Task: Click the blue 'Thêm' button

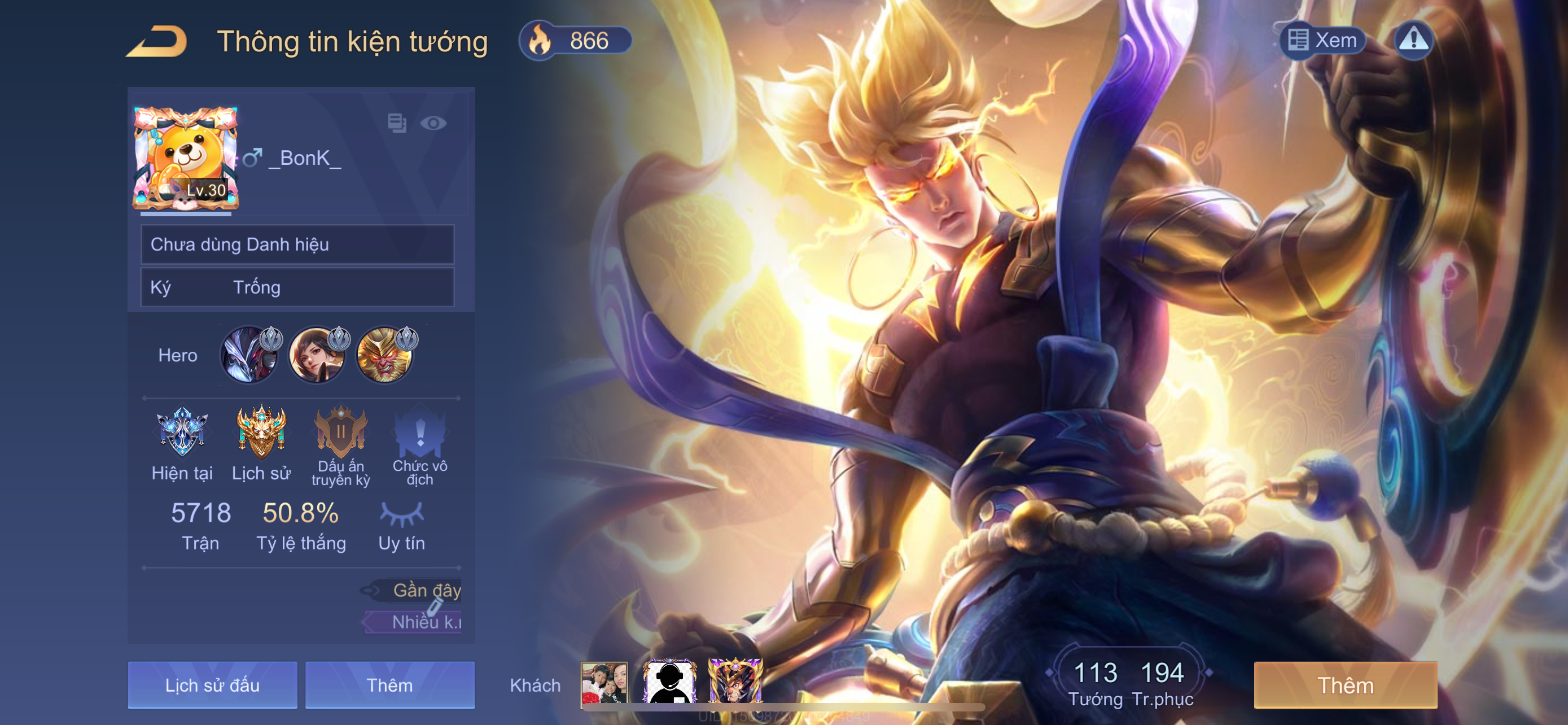Action: 389,685
